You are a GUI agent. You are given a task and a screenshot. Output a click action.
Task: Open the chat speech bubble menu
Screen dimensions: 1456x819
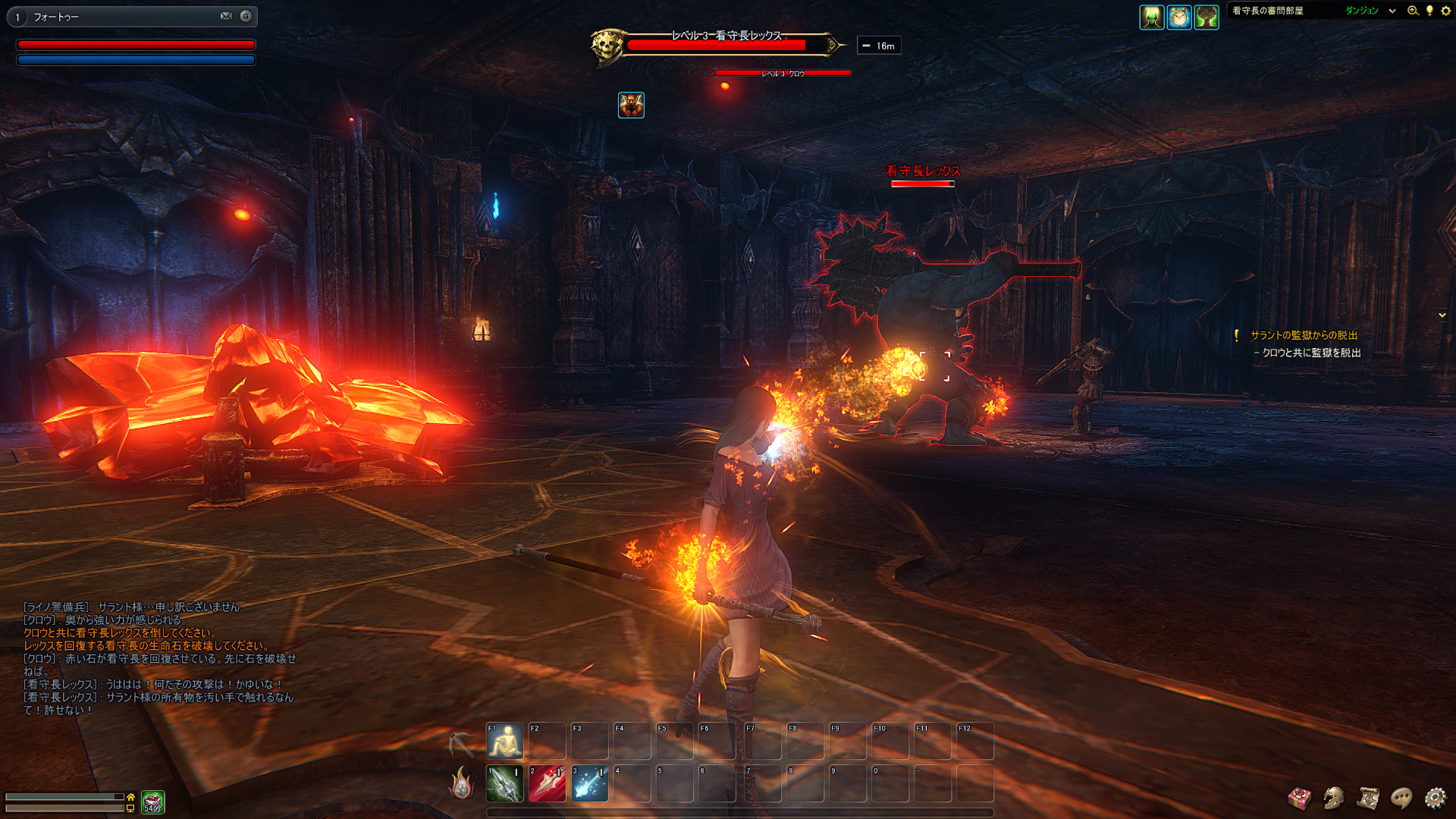(x=1401, y=798)
